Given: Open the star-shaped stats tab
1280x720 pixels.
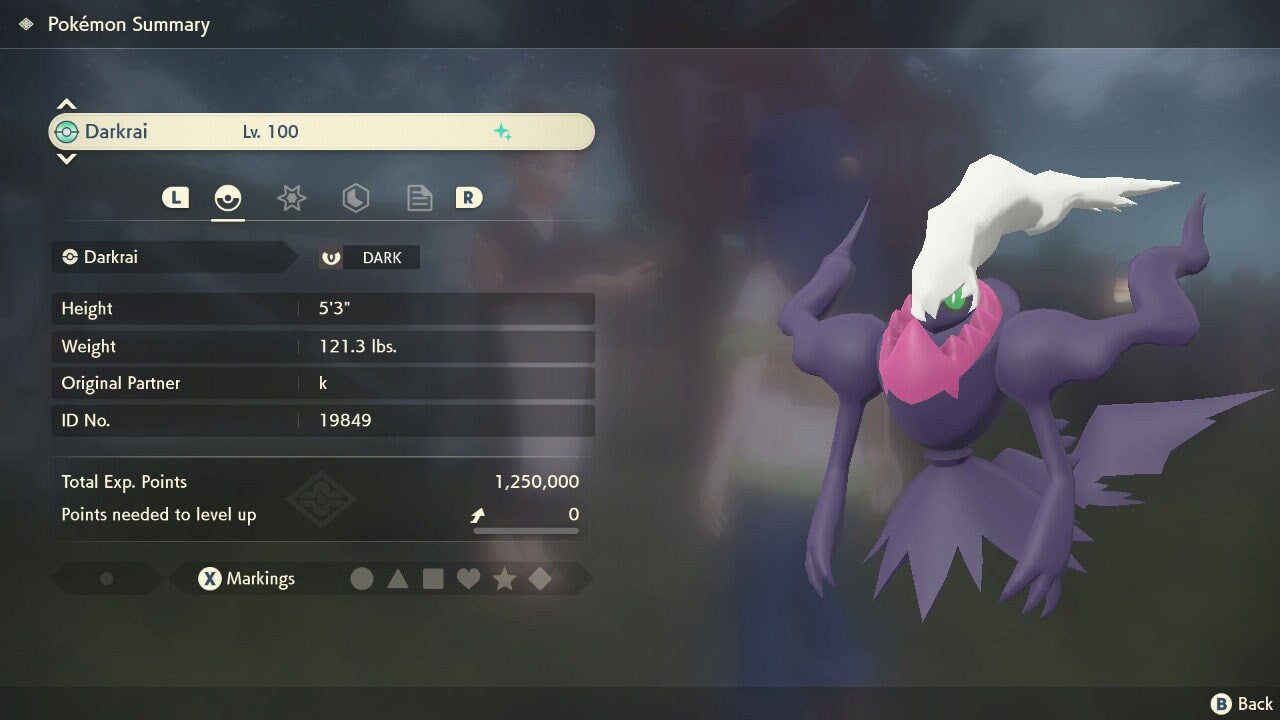Looking at the screenshot, I should [291, 198].
